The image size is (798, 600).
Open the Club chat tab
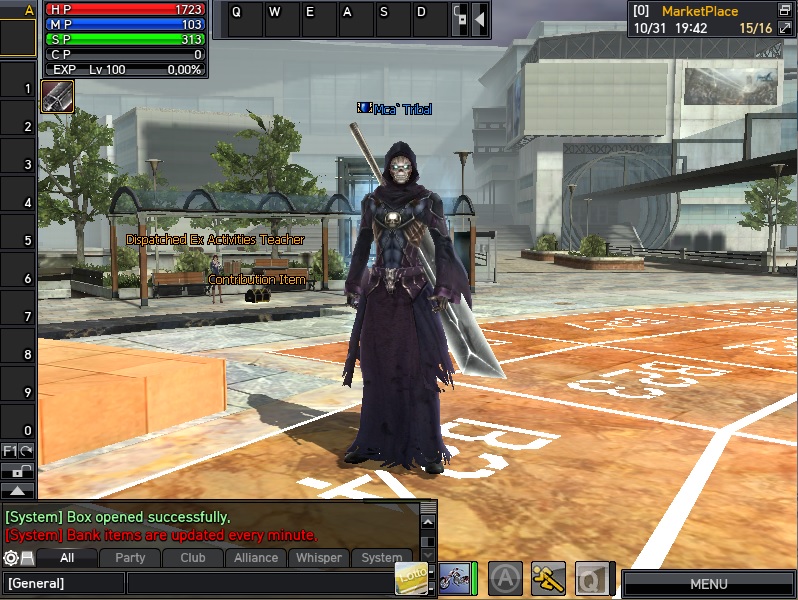click(193, 558)
